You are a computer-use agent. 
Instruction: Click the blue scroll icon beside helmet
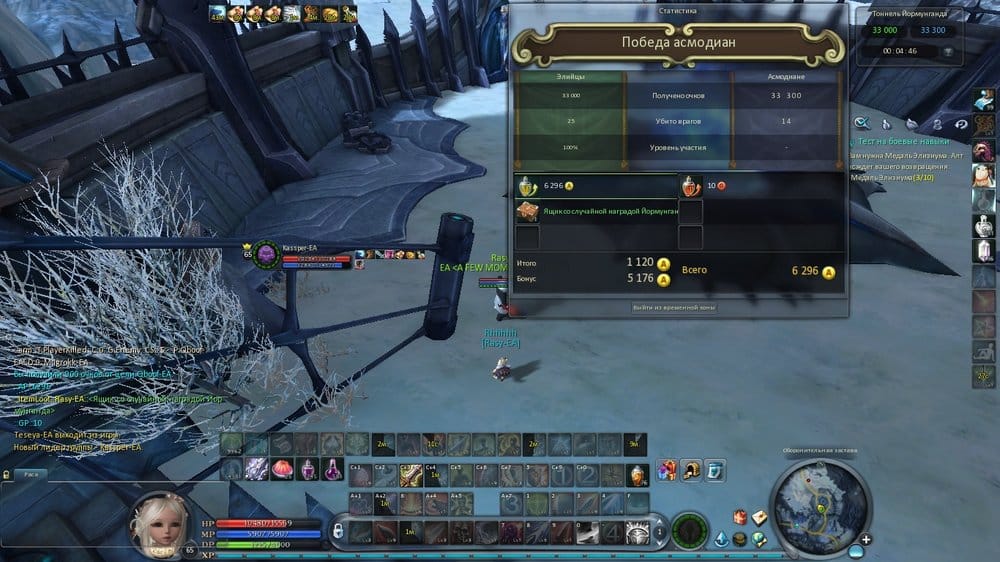(713, 468)
